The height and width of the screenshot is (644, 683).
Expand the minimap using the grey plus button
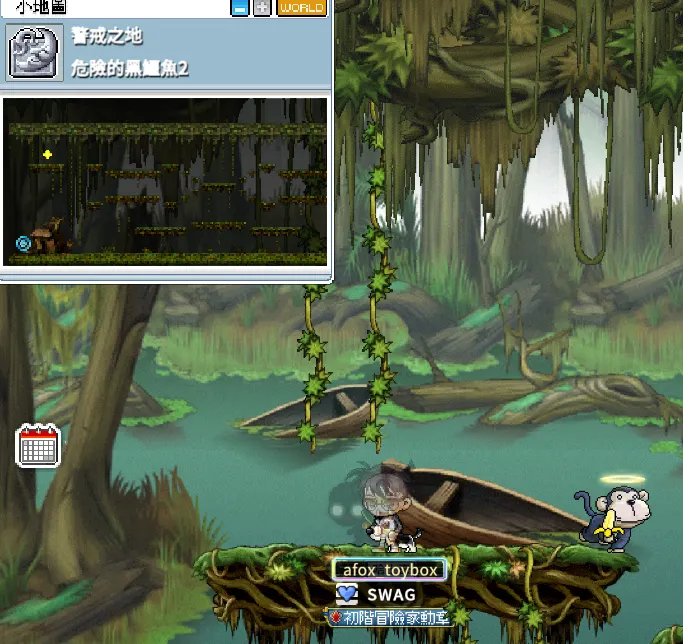(262, 8)
